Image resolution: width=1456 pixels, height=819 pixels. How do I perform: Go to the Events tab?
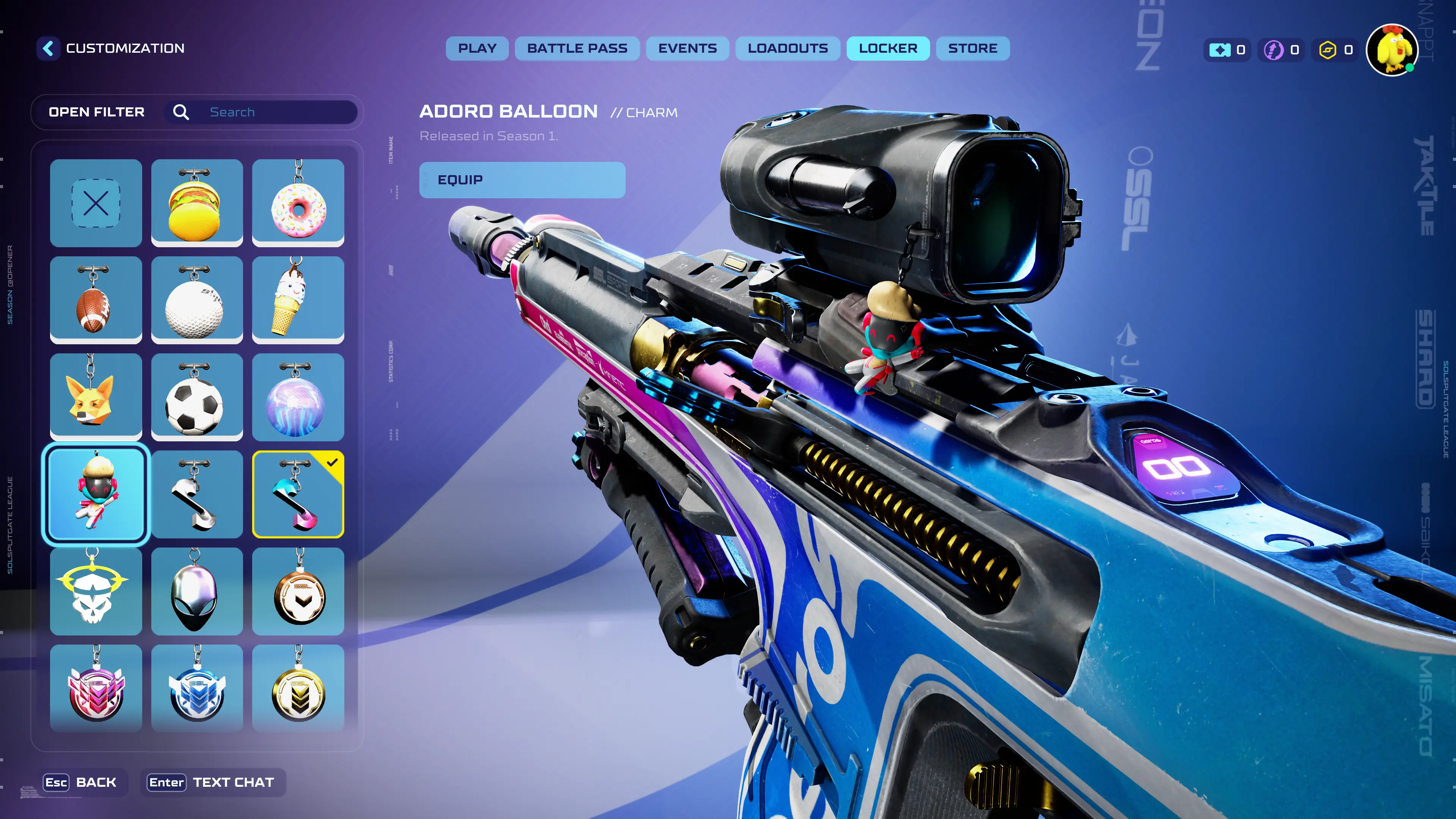coord(687,49)
